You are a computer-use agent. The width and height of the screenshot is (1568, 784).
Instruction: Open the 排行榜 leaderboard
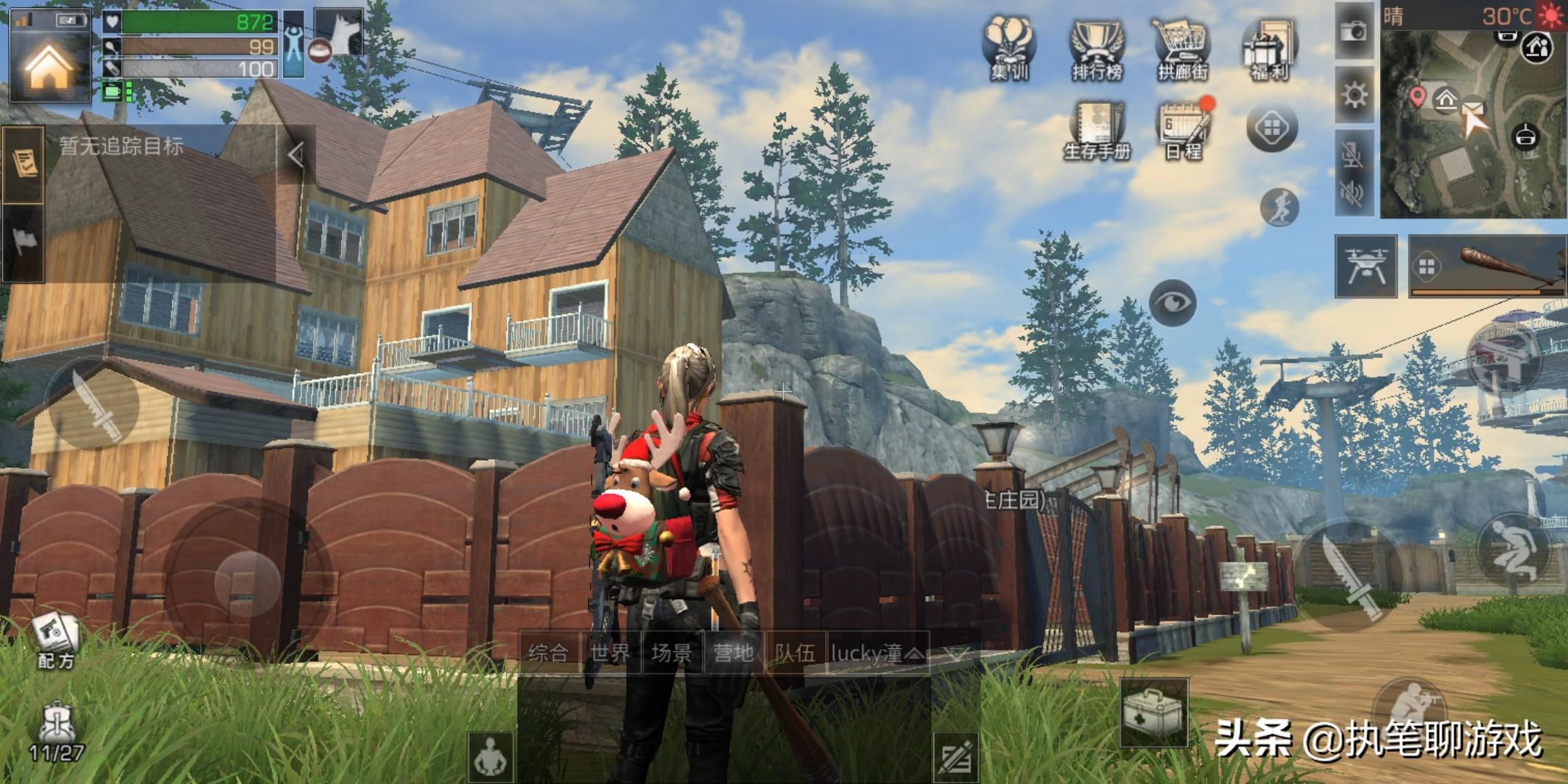1096,47
